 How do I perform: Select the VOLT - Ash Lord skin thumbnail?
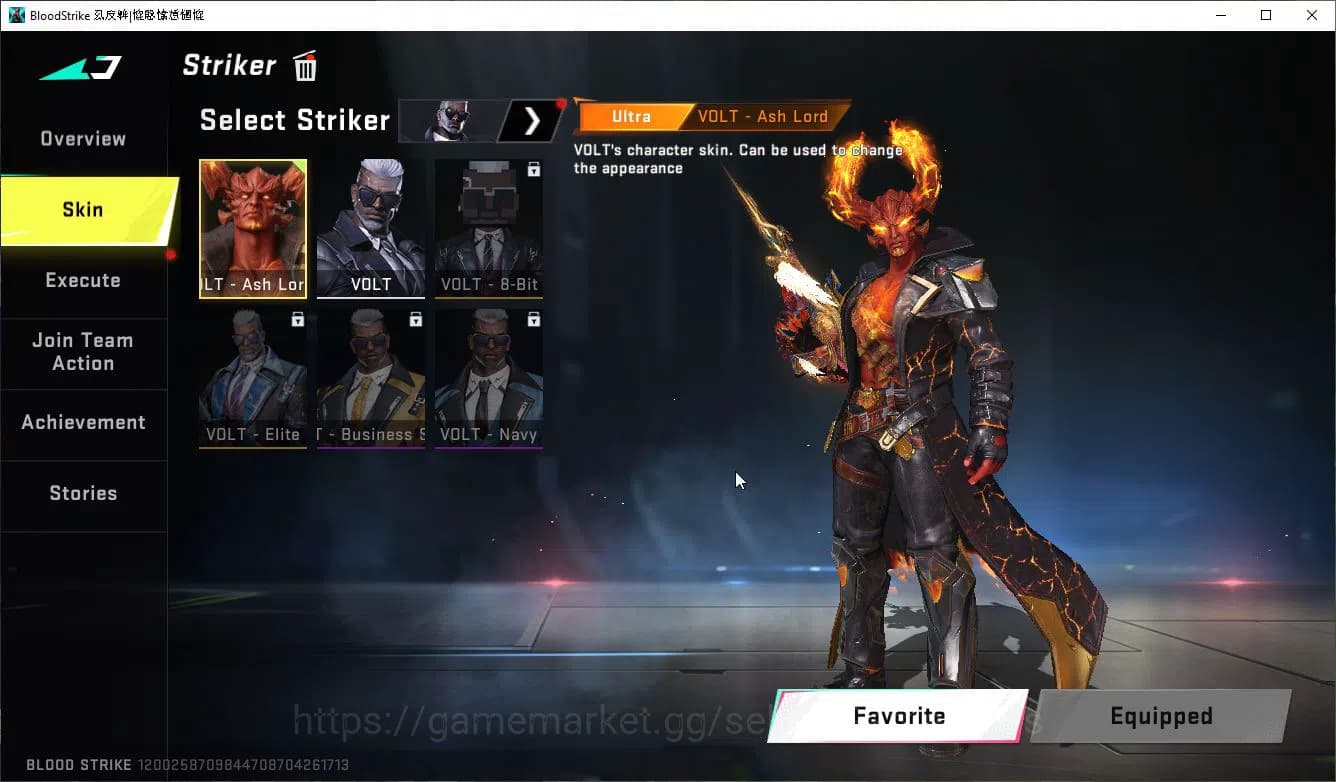253,228
